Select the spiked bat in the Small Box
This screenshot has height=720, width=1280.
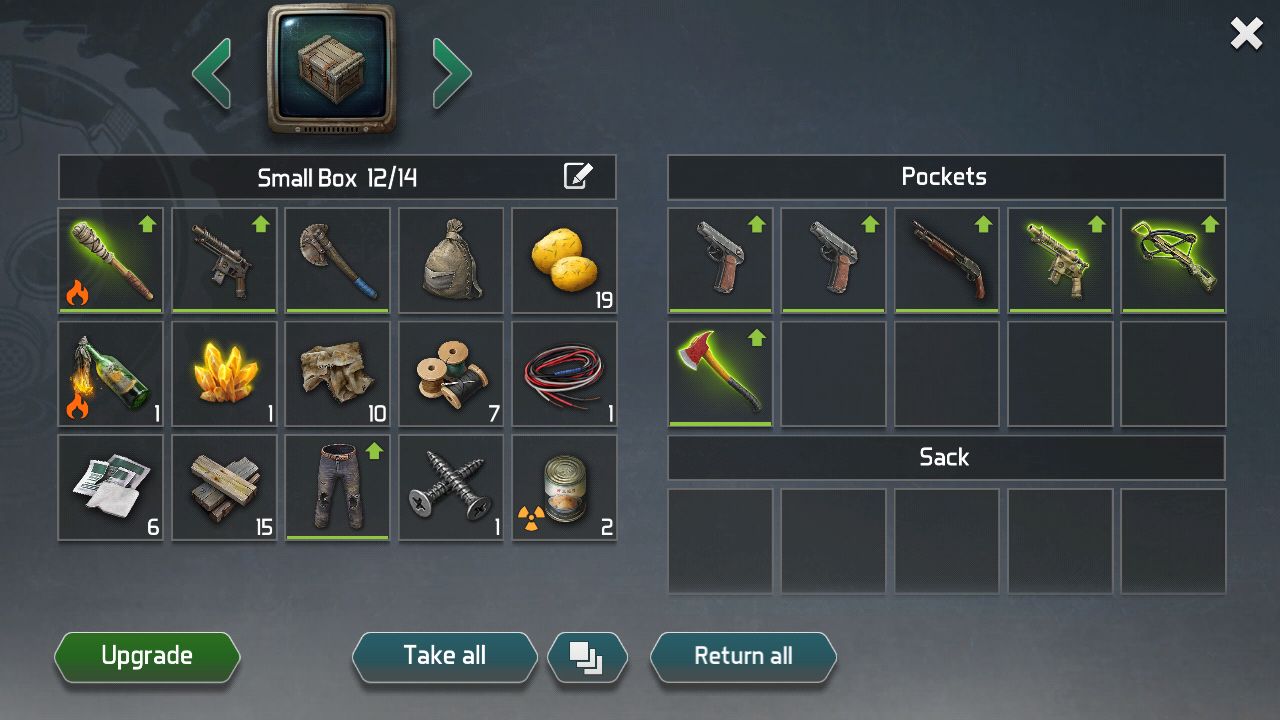click(x=110, y=260)
